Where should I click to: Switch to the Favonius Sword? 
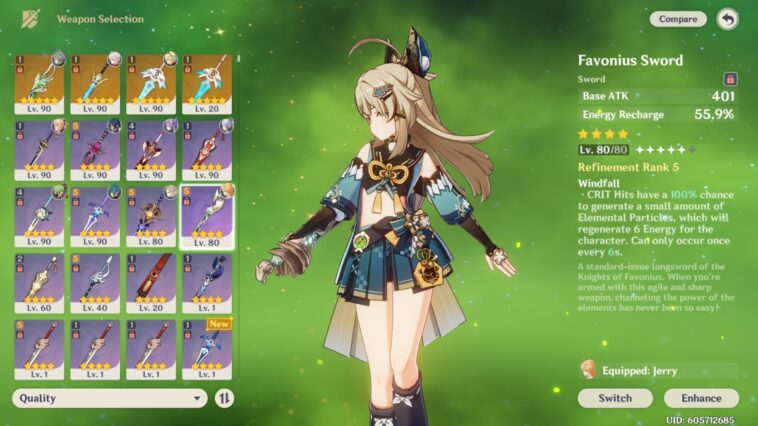coord(615,398)
